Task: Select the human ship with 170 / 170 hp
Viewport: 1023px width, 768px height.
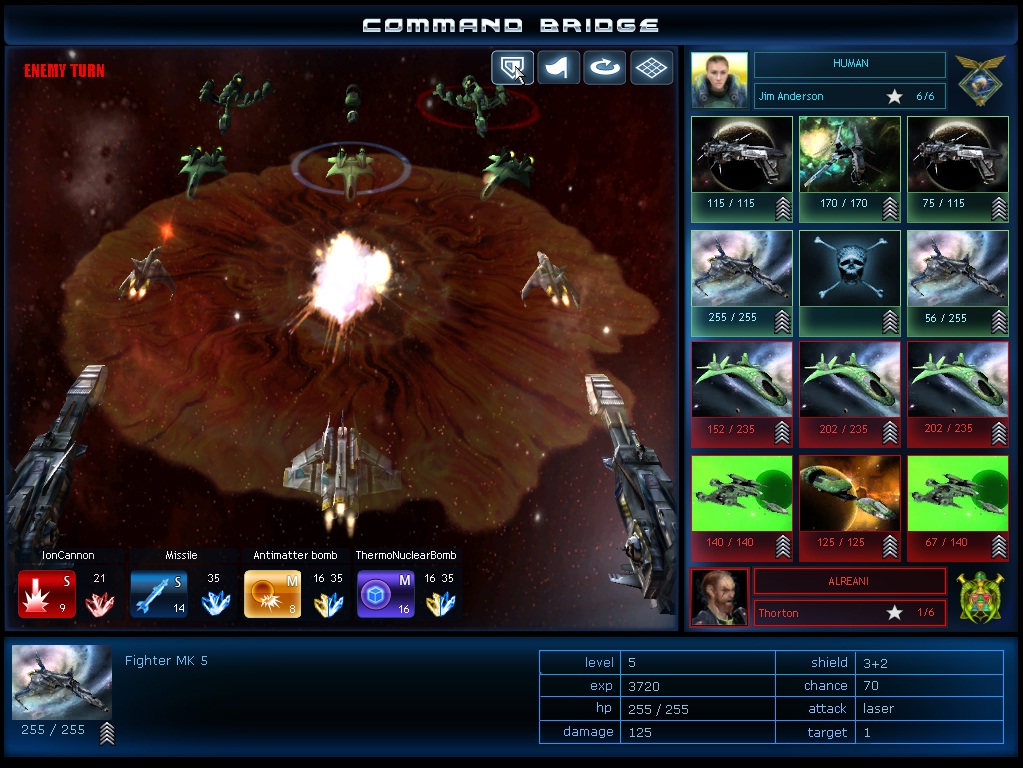Action: tap(850, 168)
